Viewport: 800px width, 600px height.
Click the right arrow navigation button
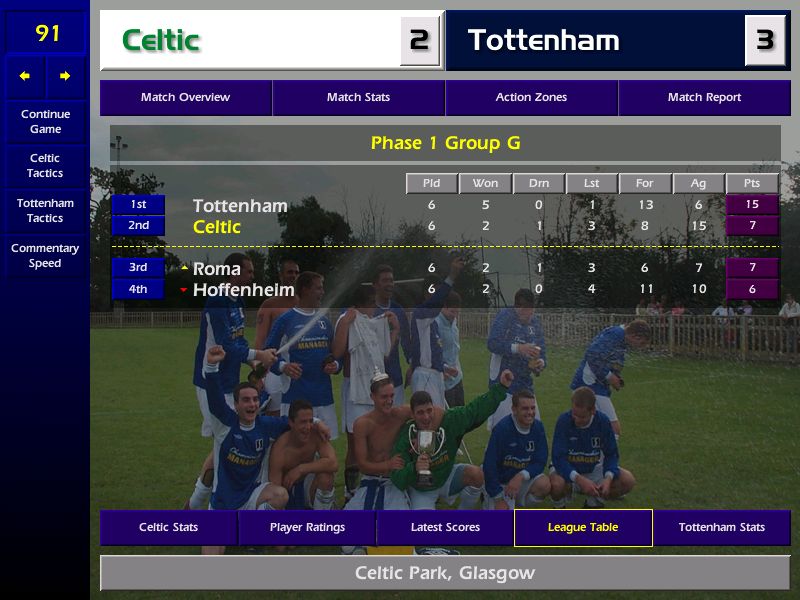pos(65,76)
